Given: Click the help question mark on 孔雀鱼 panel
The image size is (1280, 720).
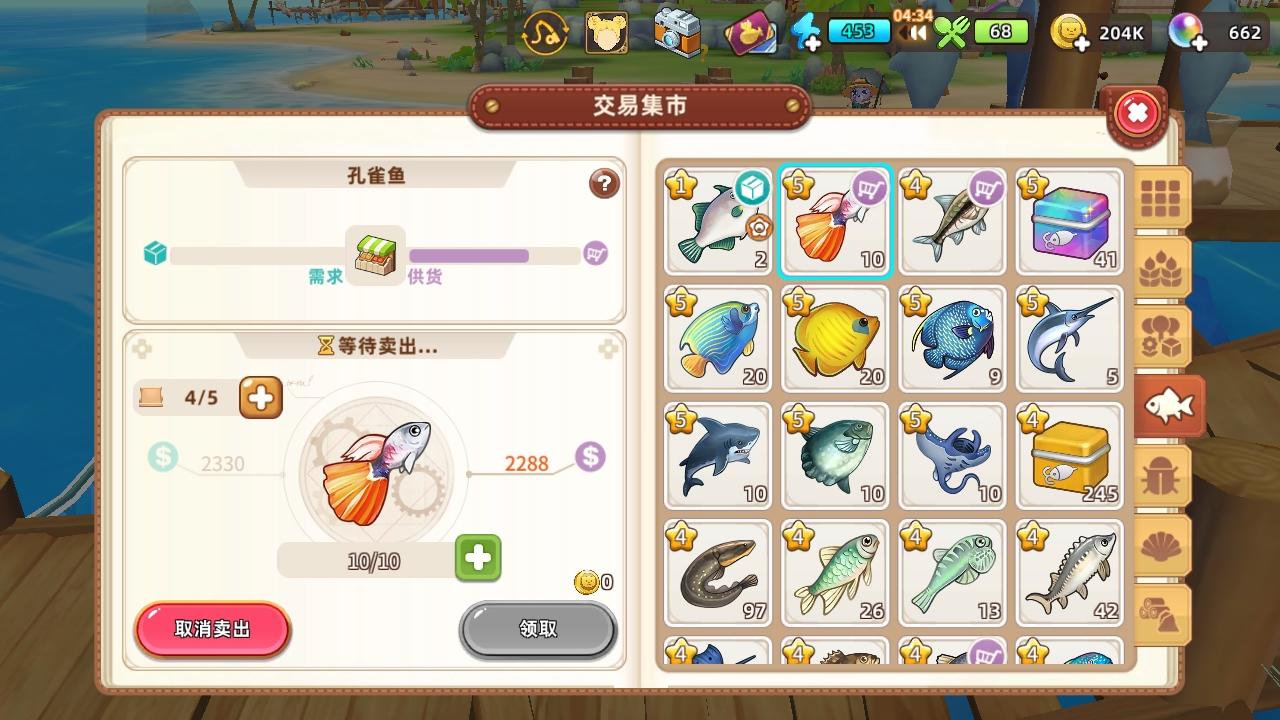Looking at the screenshot, I should [x=603, y=185].
